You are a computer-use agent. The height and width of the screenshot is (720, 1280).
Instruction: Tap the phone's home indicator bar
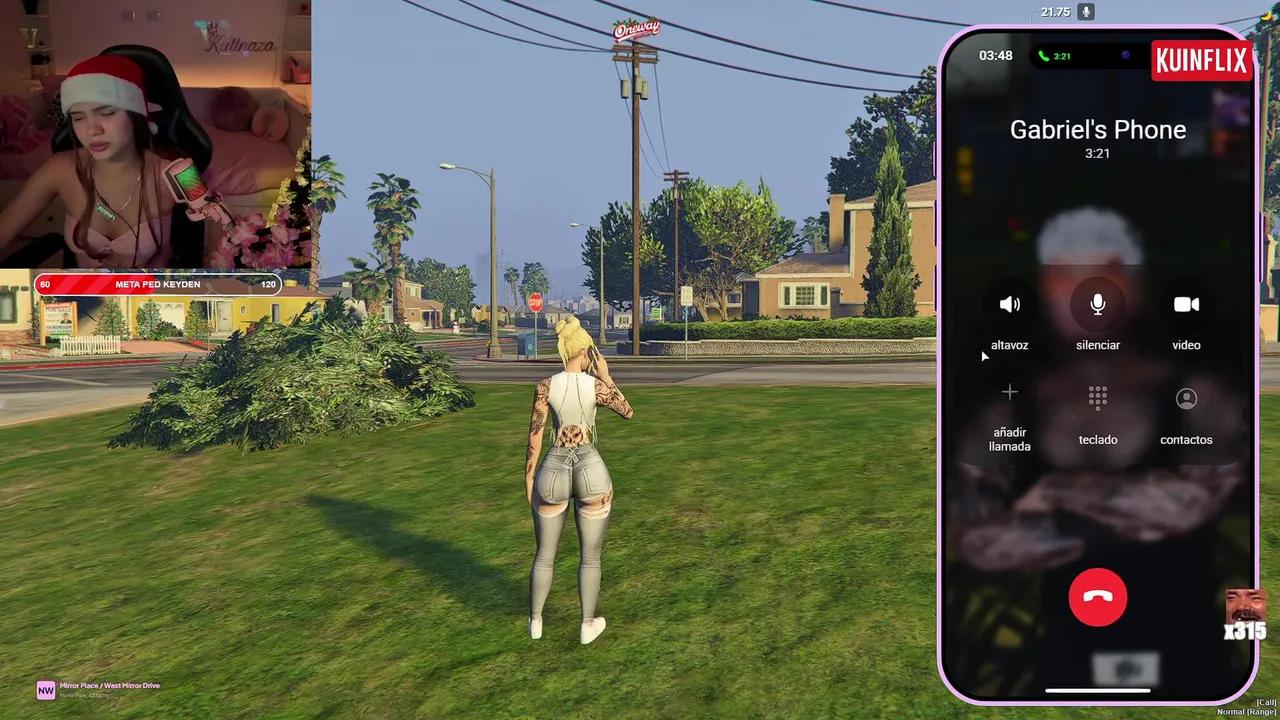1098,689
